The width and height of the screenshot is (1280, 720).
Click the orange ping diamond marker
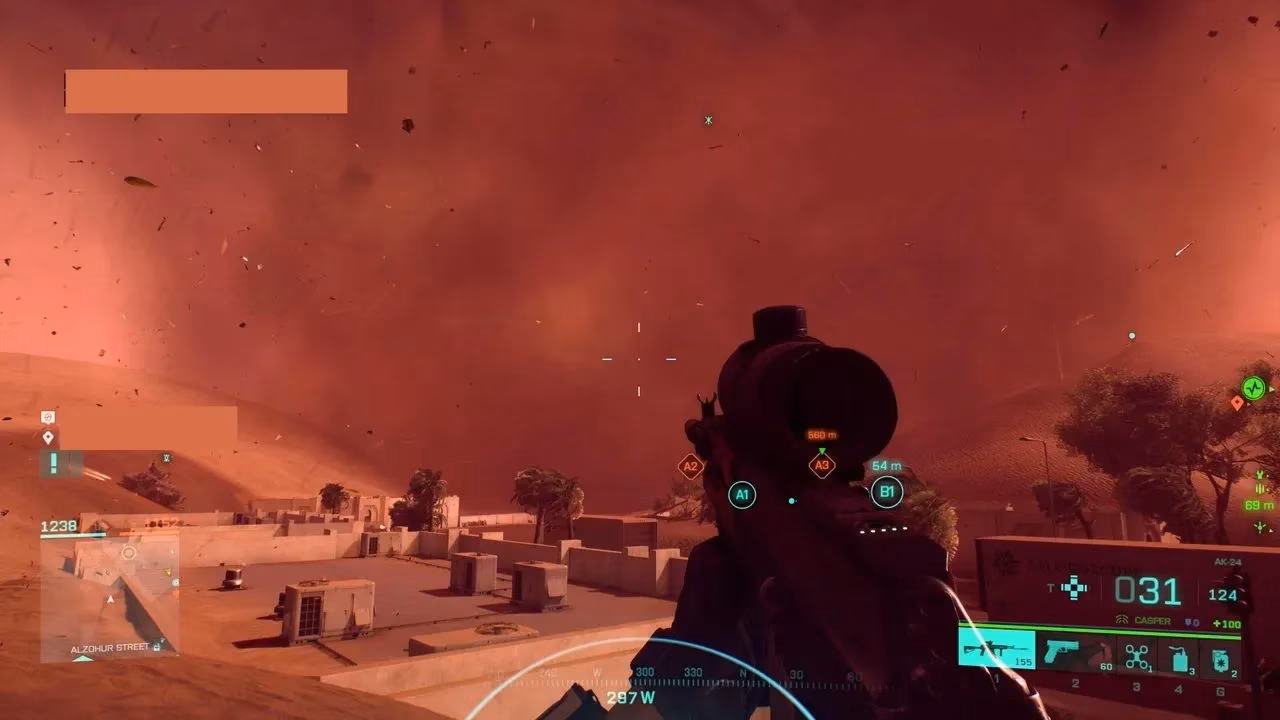click(1238, 403)
